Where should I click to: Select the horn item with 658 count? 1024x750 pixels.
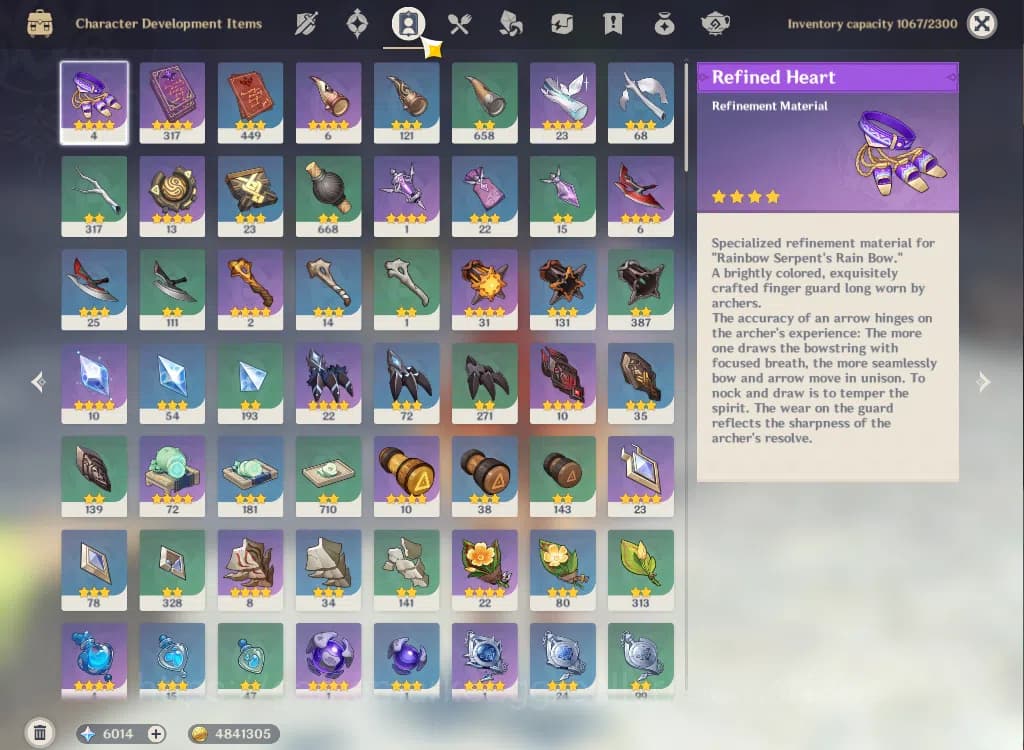click(484, 102)
